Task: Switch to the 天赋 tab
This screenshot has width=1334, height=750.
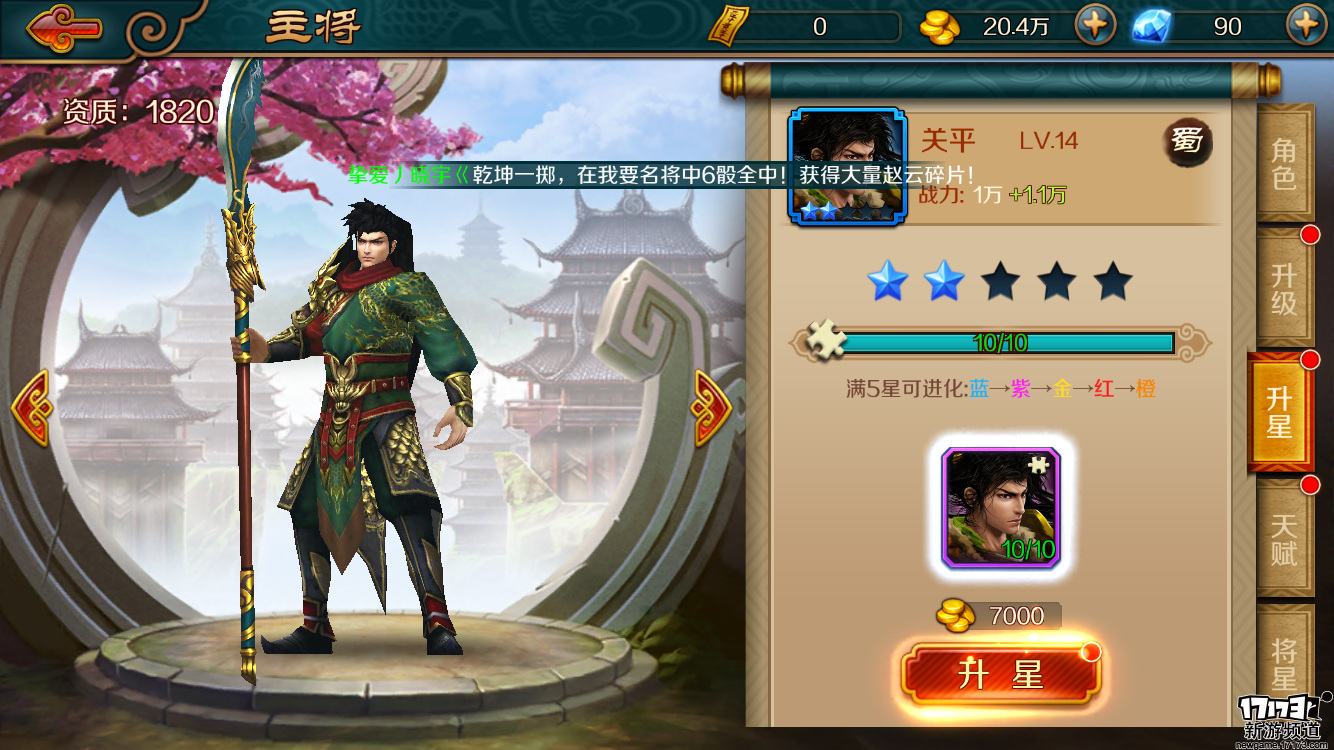Action: click(x=1283, y=539)
